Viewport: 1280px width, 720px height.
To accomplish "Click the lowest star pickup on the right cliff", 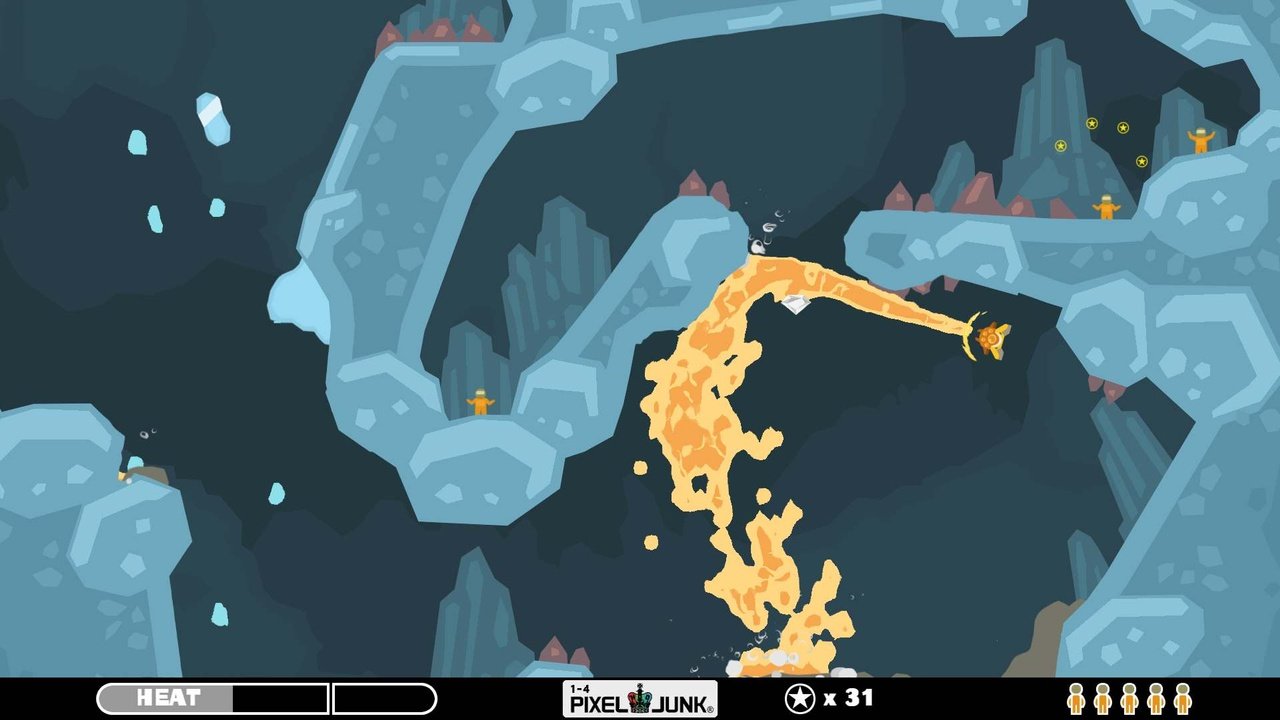I will click(1142, 161).
